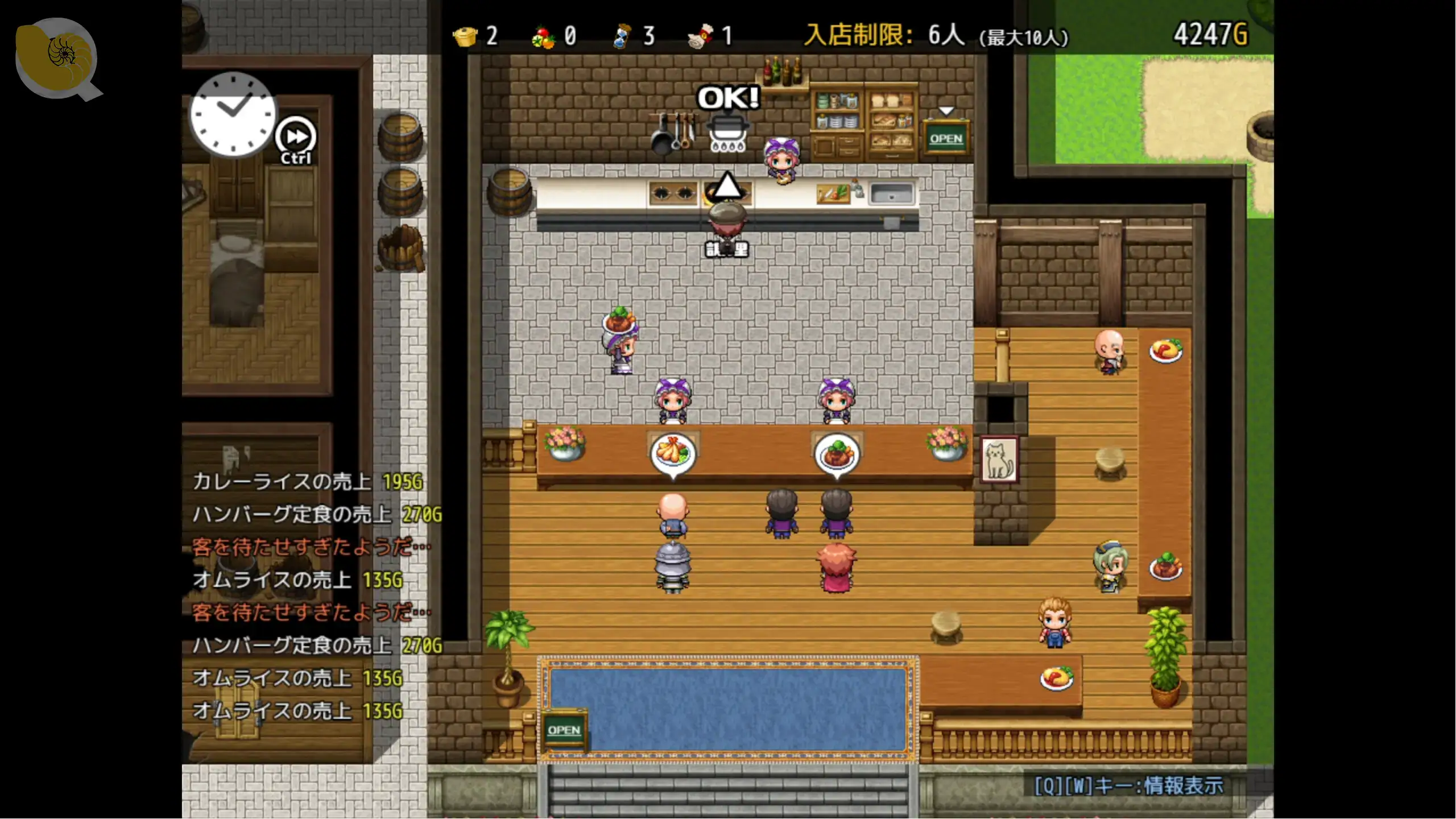Select the fried shrimp order bubble
The width and height of the screenshot is (1456, 819).
click(x=673, y=453)
